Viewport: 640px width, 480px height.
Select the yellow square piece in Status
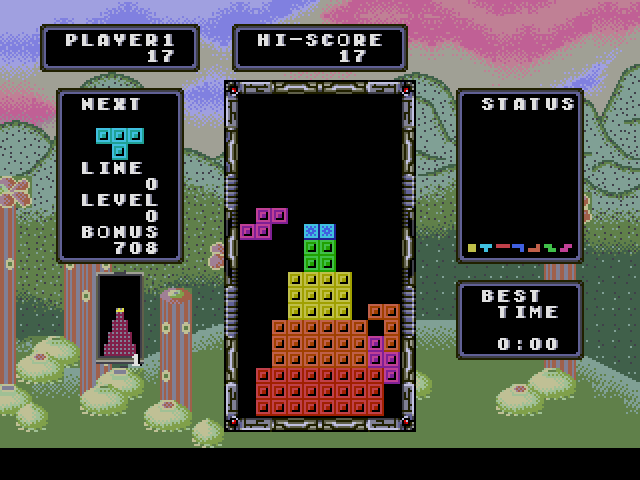(x=472, y=247)
